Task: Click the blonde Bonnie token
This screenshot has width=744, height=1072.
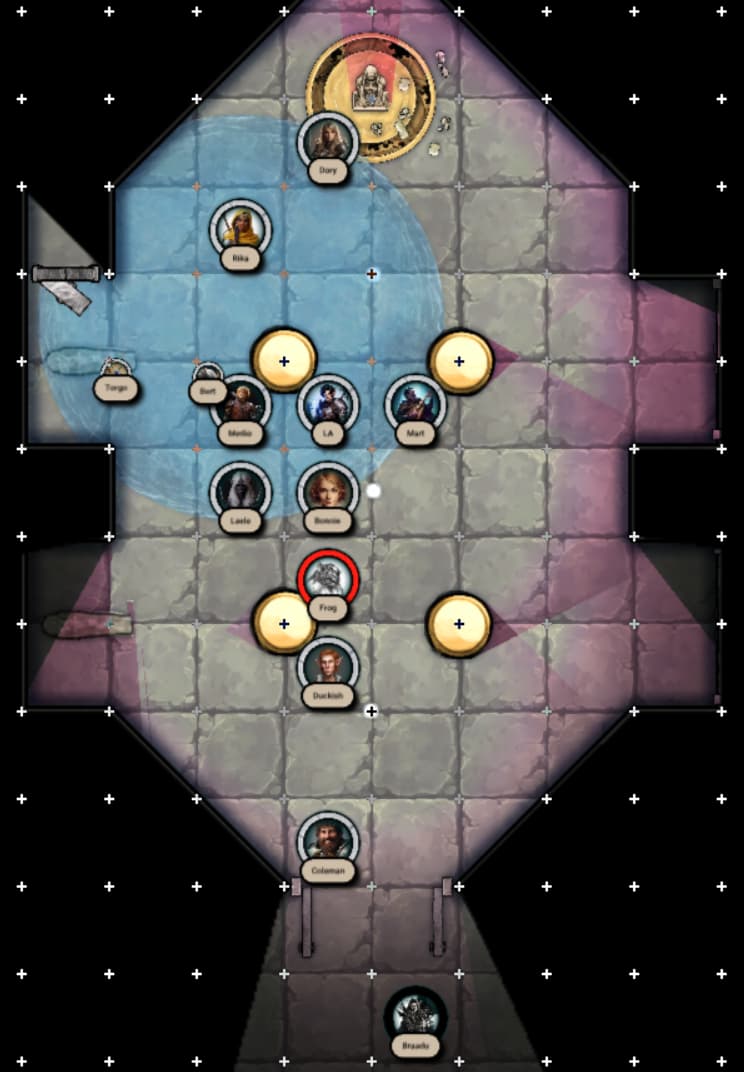Action: pyautogui.click(x=327, y=492)
